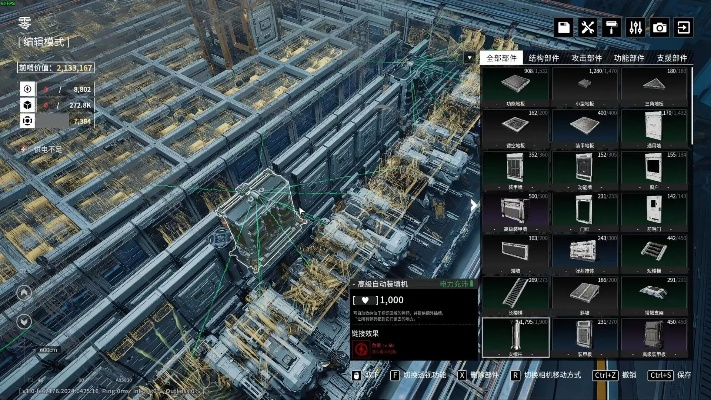Switch to the 全部部件 tab
Viewport: 711px width, 400px height.
coord(503,58)
